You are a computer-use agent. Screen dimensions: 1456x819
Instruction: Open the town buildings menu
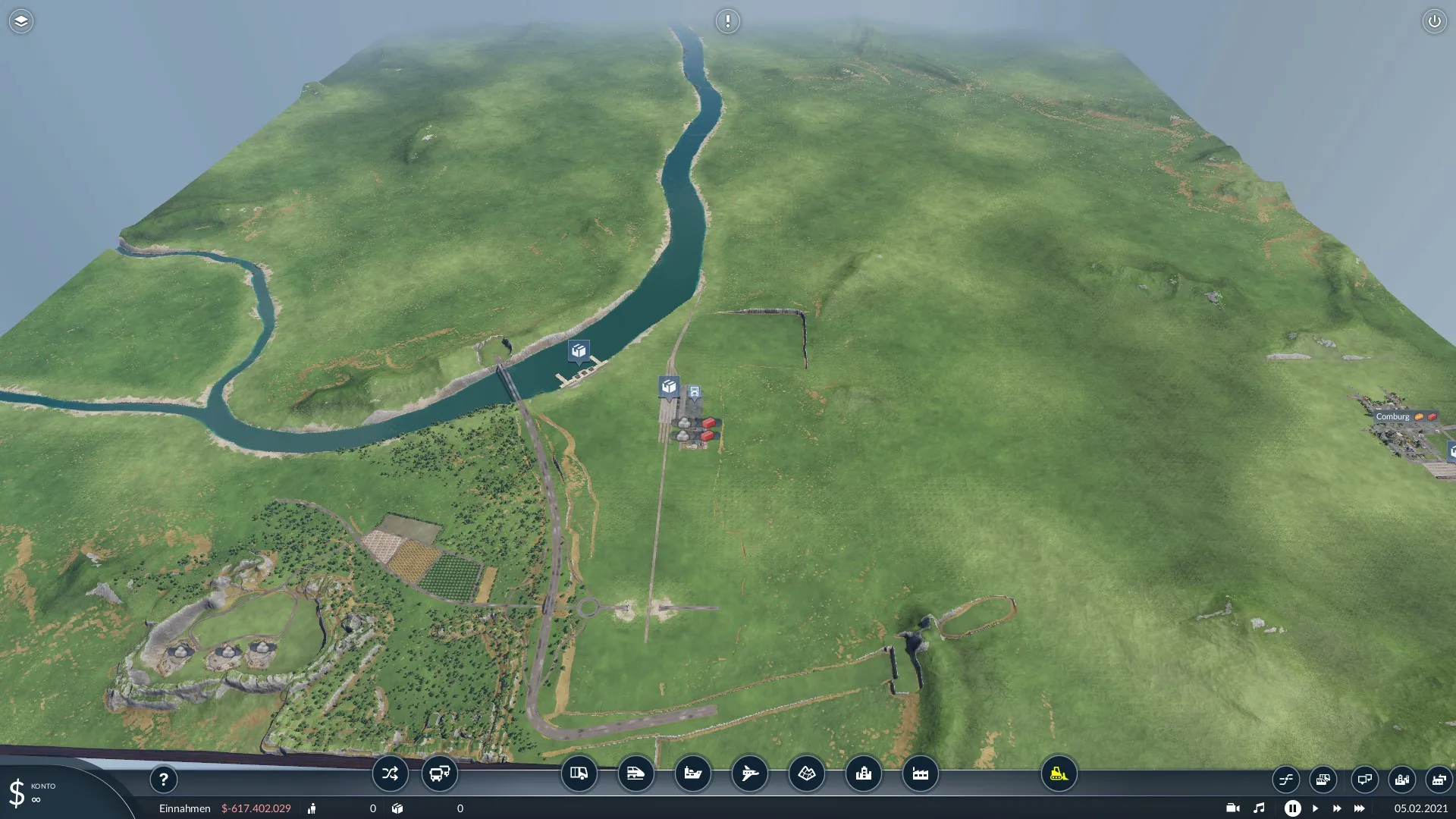point(863,773)
